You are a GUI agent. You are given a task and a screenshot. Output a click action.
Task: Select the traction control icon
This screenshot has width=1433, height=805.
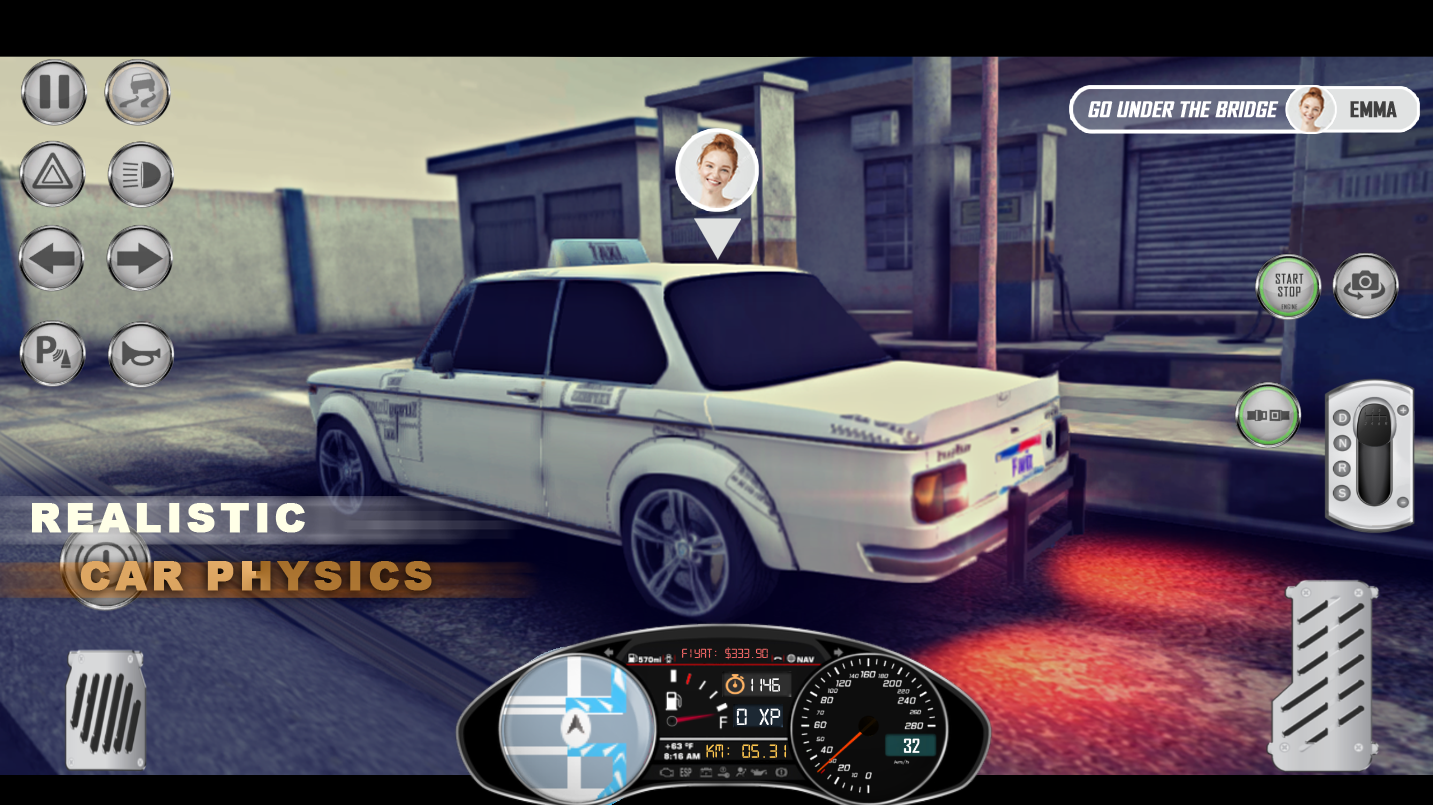coord(138,91)
